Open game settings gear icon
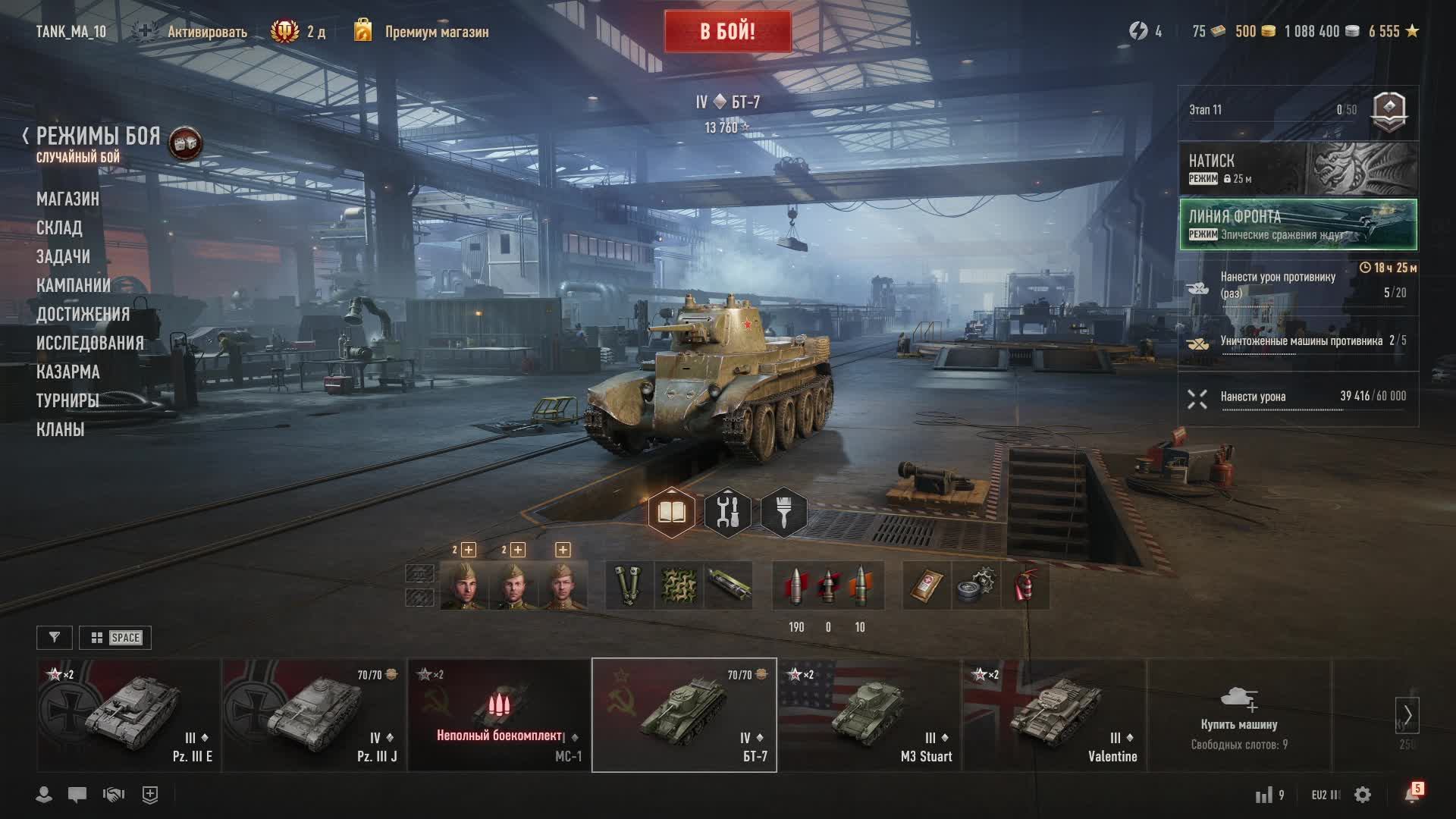 [1363, 795]
